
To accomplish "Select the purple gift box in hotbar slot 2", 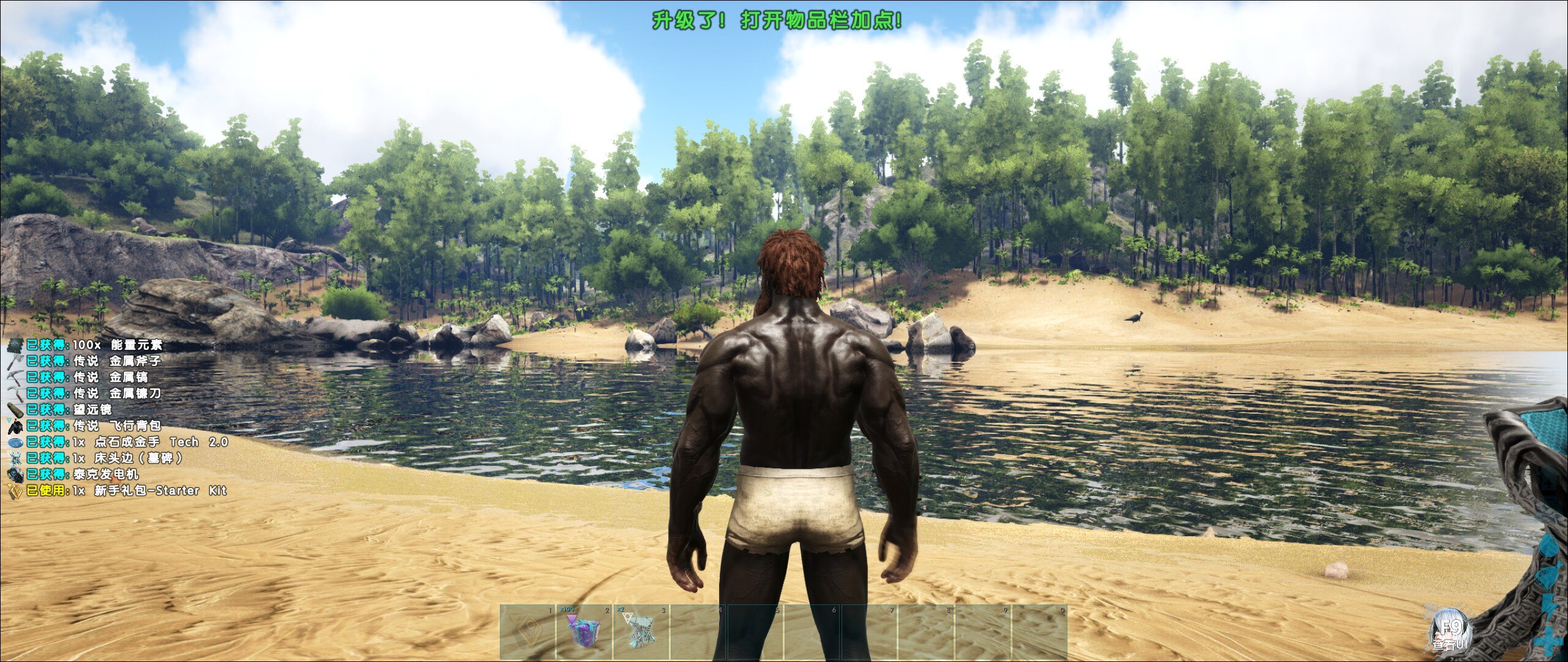I will (584, 633).
